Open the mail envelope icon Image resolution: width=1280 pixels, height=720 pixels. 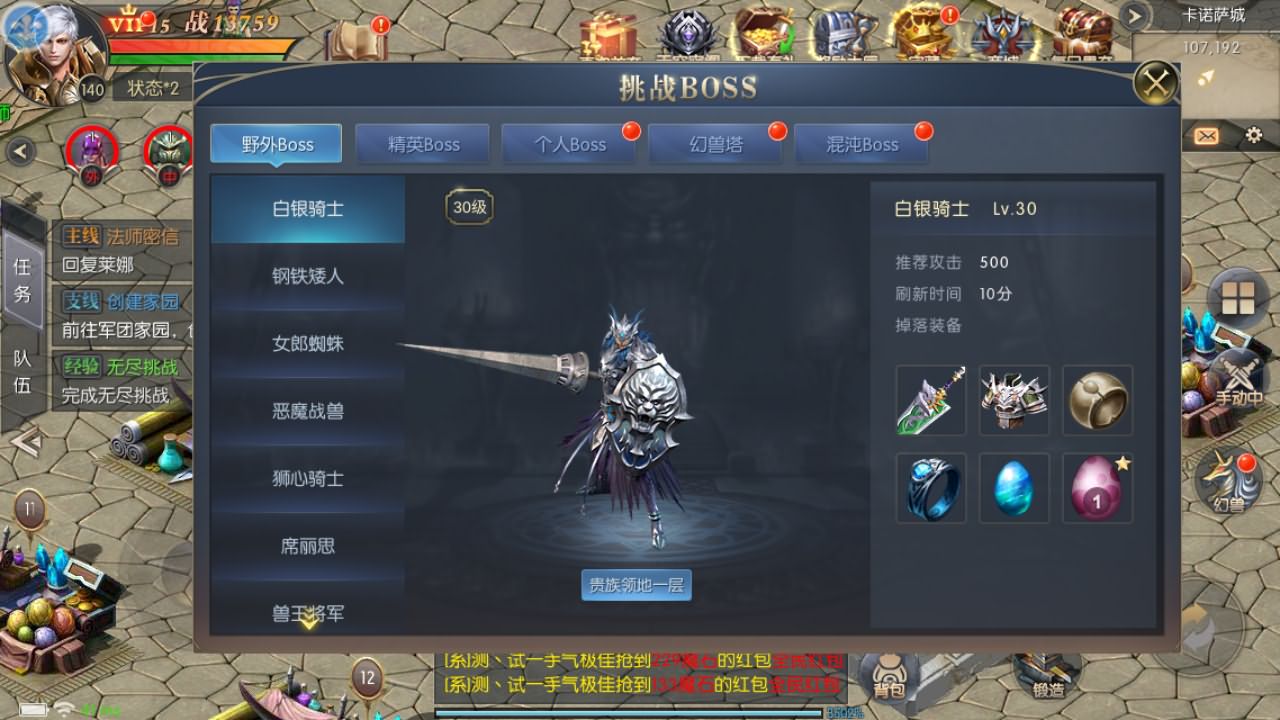point(1206,135)
